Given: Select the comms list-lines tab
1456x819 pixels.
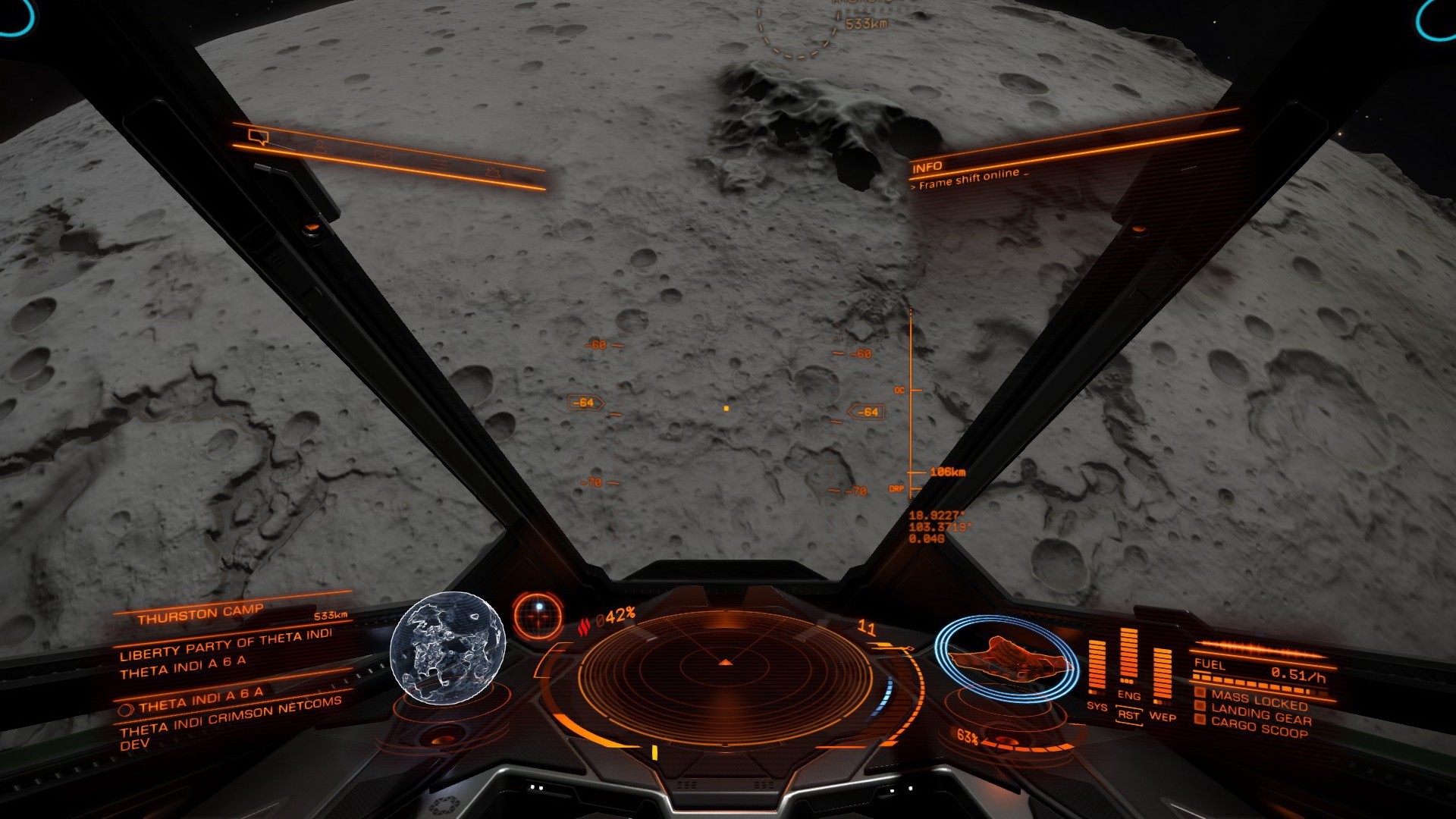Looking at the screenshot, I should pos(439,165).
